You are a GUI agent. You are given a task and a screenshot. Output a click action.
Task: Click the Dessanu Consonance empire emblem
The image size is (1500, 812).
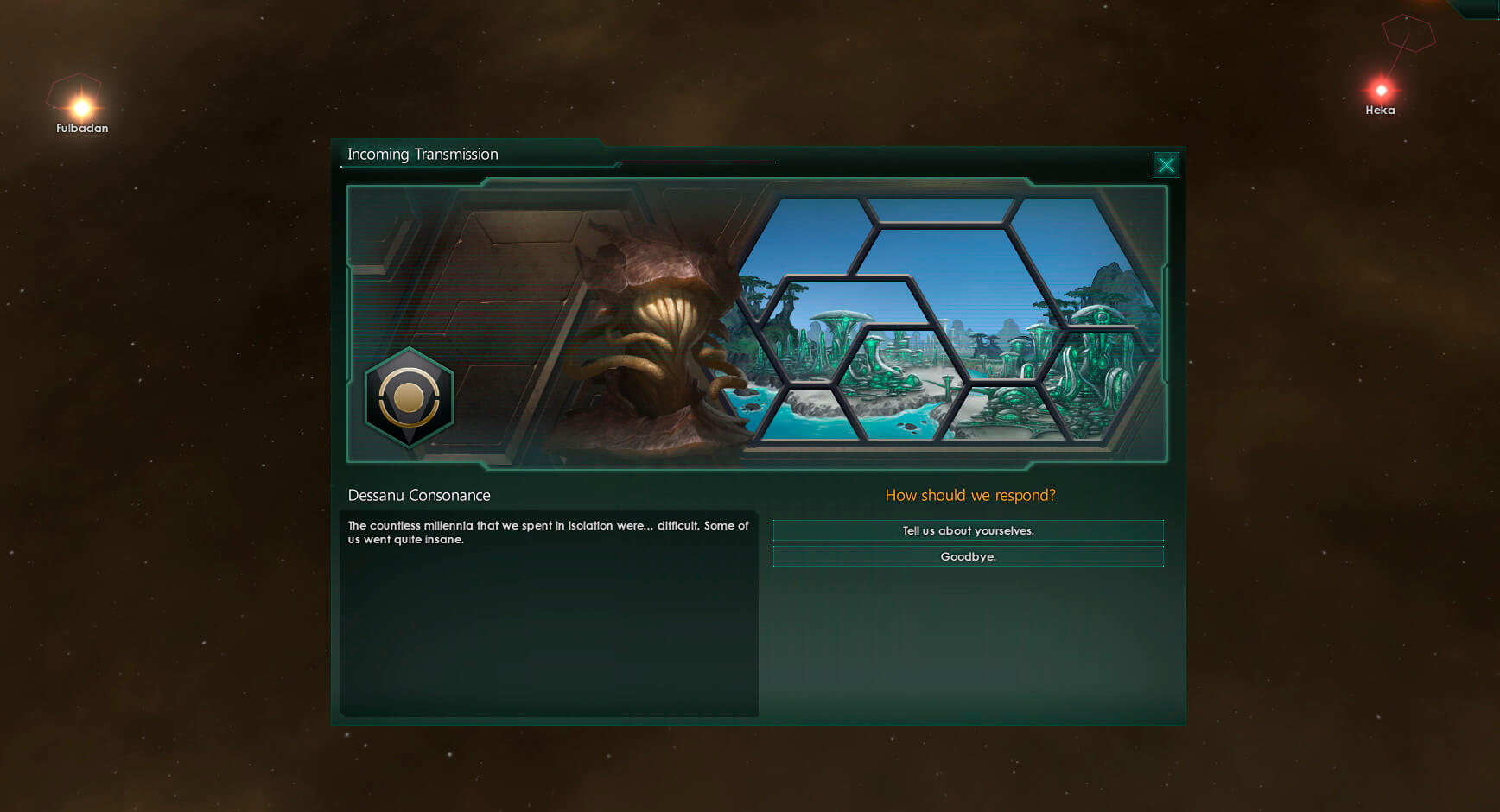click(409, 398)
